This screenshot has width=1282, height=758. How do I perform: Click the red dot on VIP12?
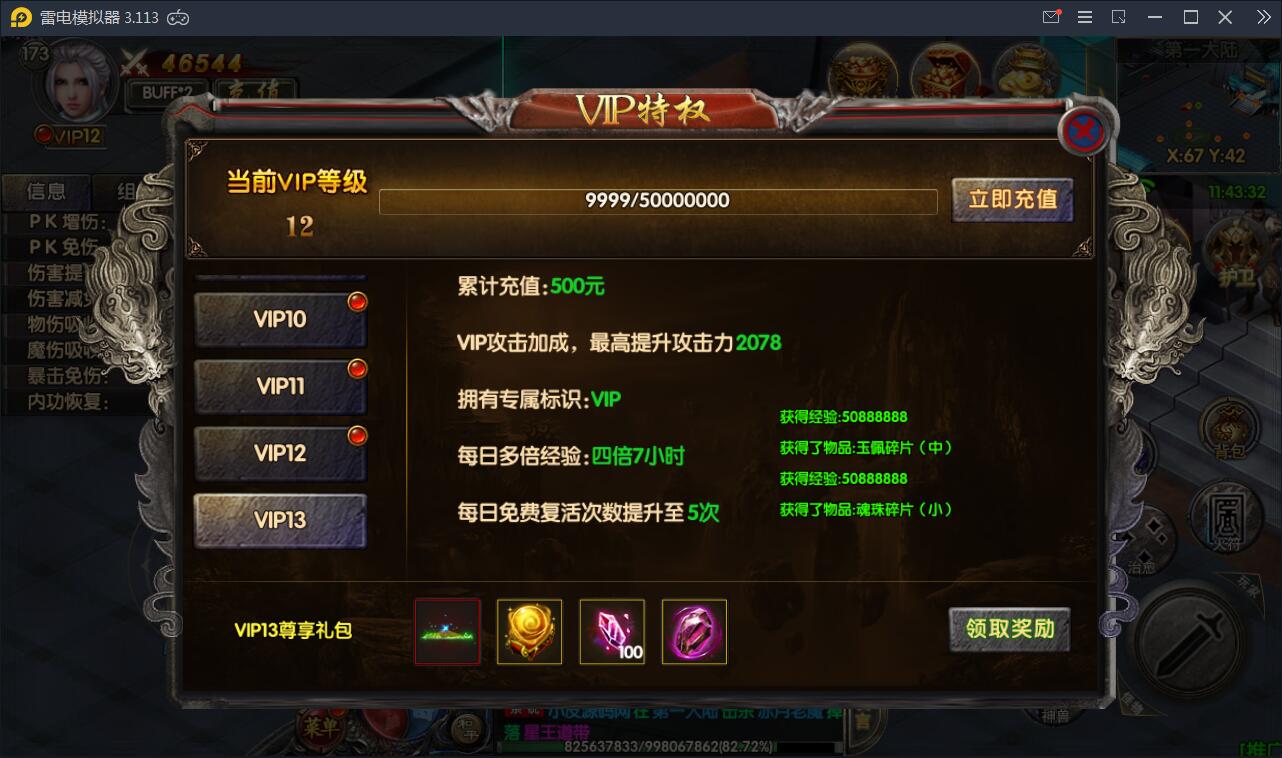(358, 434)
